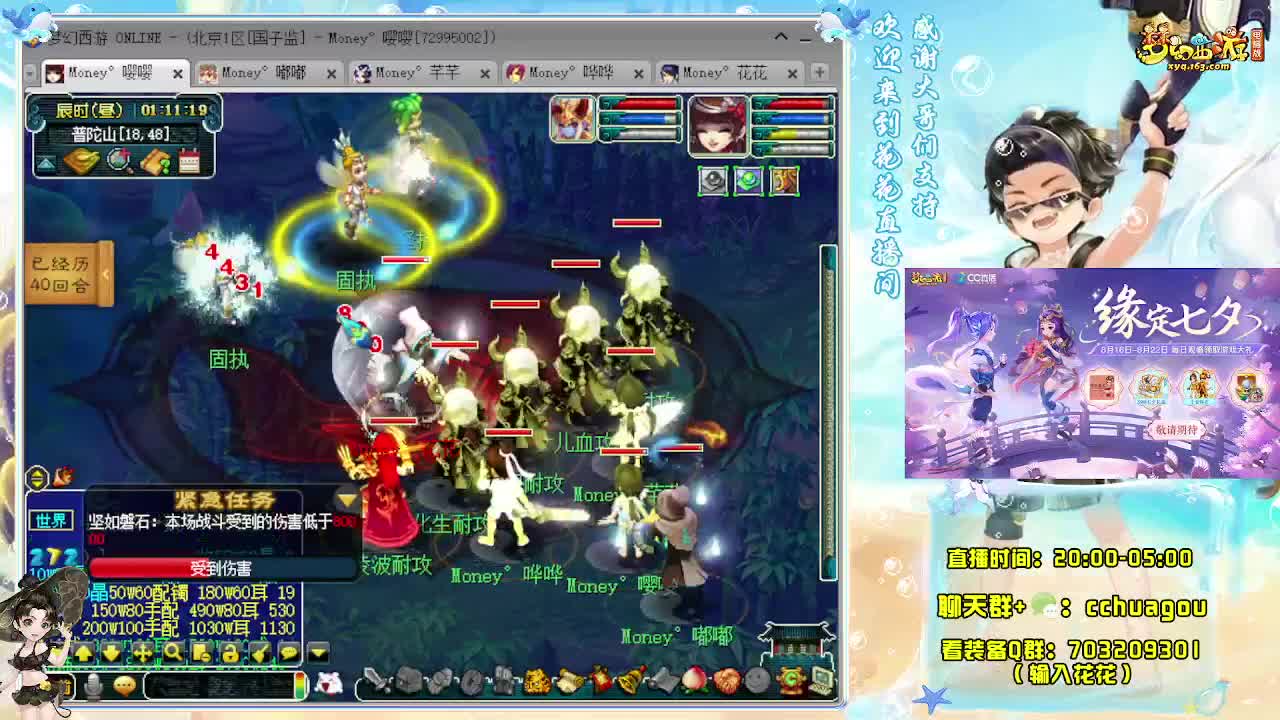Select the bell item in the bottom item bar
This screenshot has height=720, width=1280.
628,680
